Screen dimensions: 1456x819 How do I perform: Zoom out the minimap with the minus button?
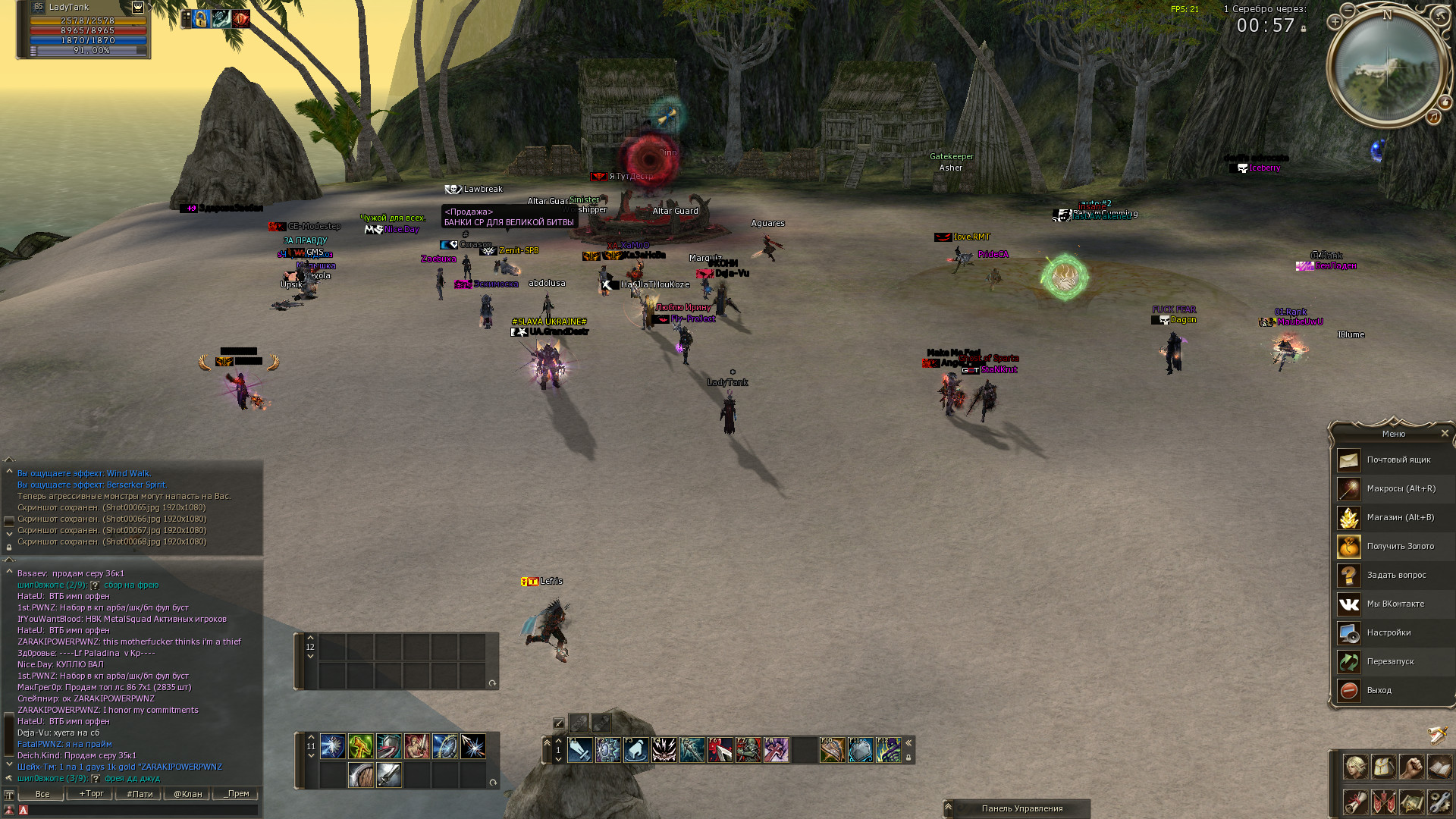pyautogui.click(x=1348, y=10)
